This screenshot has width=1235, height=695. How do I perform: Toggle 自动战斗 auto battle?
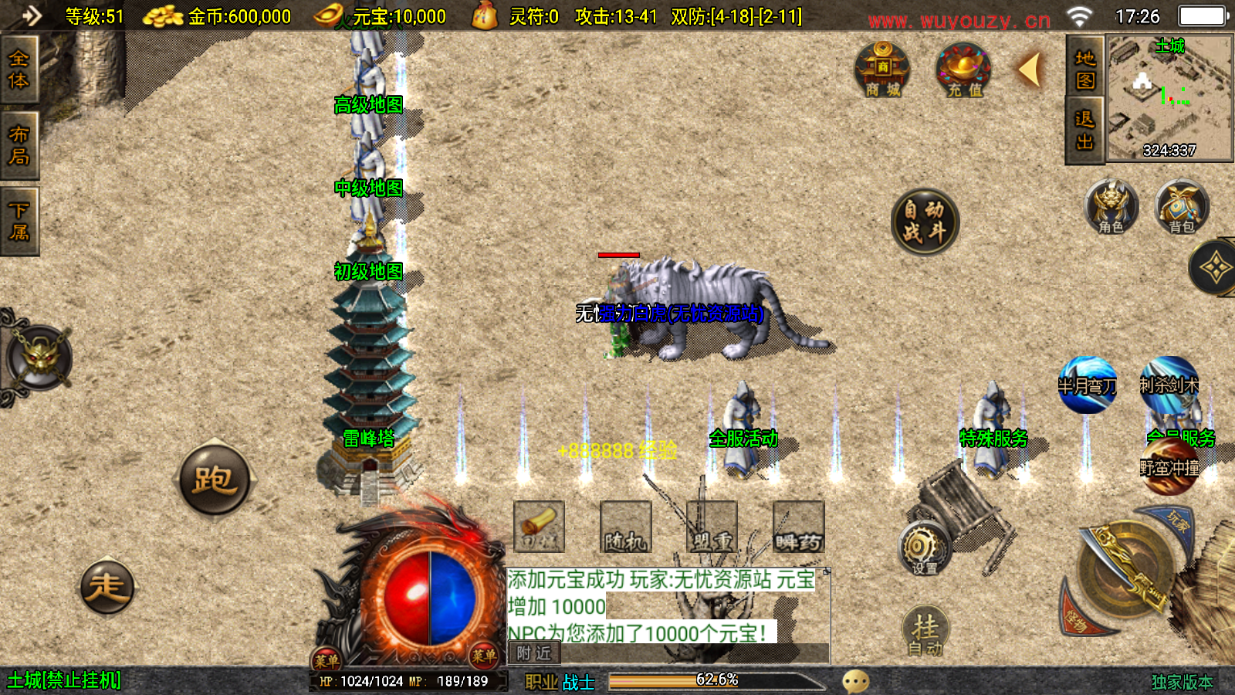925,222
